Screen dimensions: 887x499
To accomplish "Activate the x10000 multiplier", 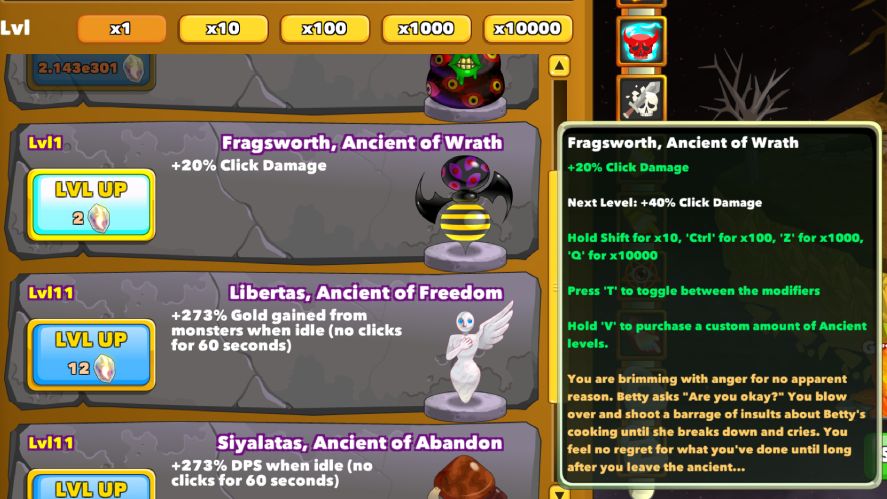I will (528, 29).
